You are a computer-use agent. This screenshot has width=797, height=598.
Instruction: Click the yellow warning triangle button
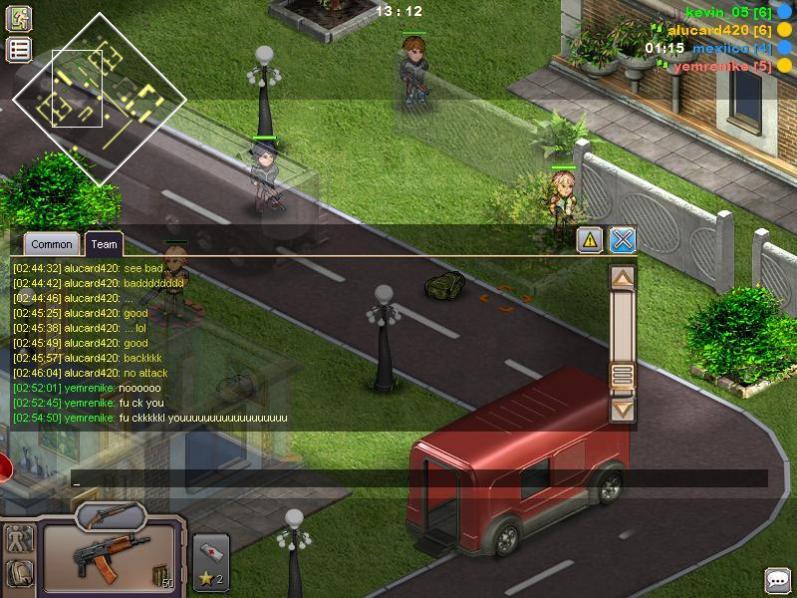590,240
